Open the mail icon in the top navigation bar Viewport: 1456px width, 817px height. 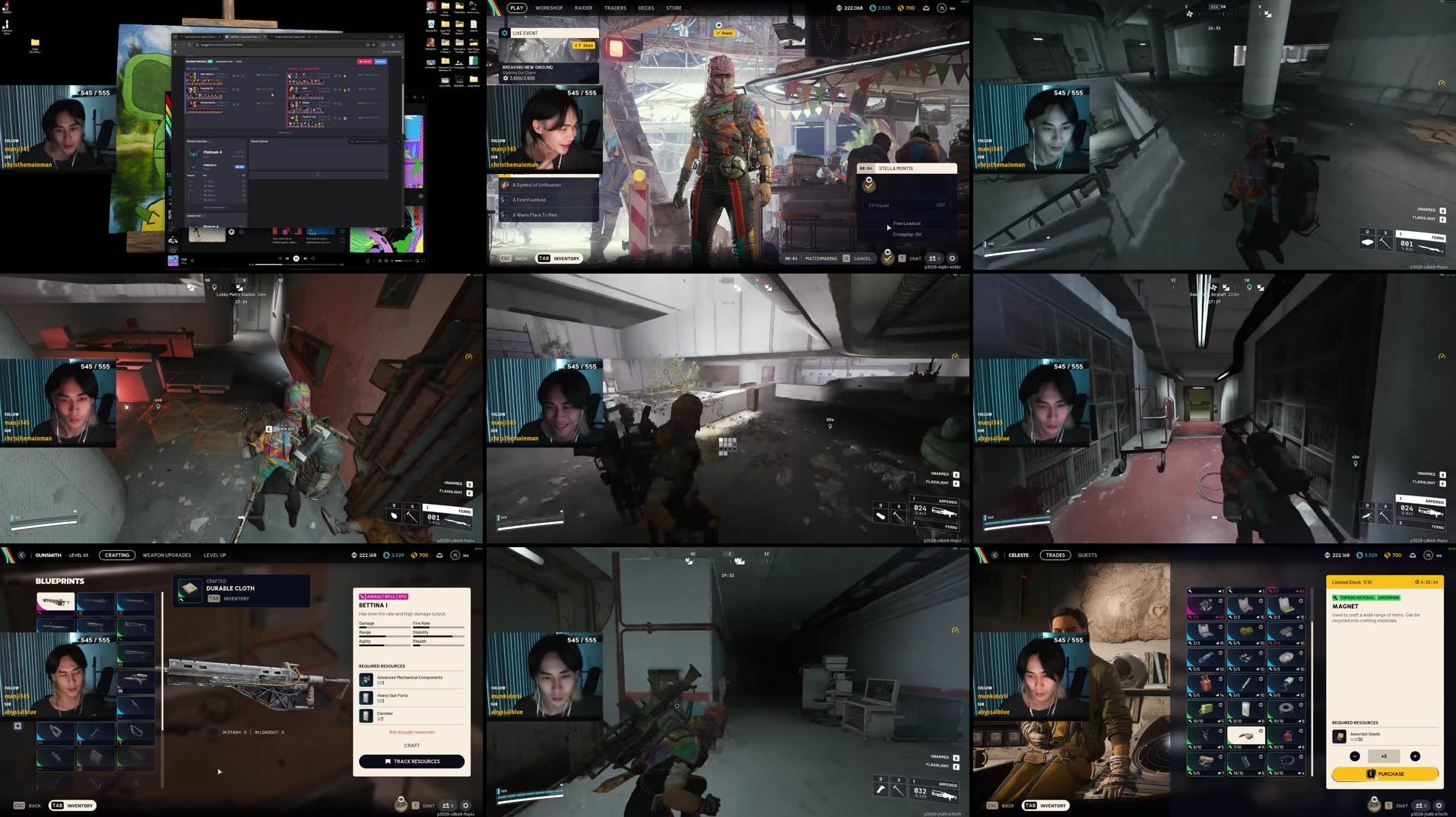(926, 8)
